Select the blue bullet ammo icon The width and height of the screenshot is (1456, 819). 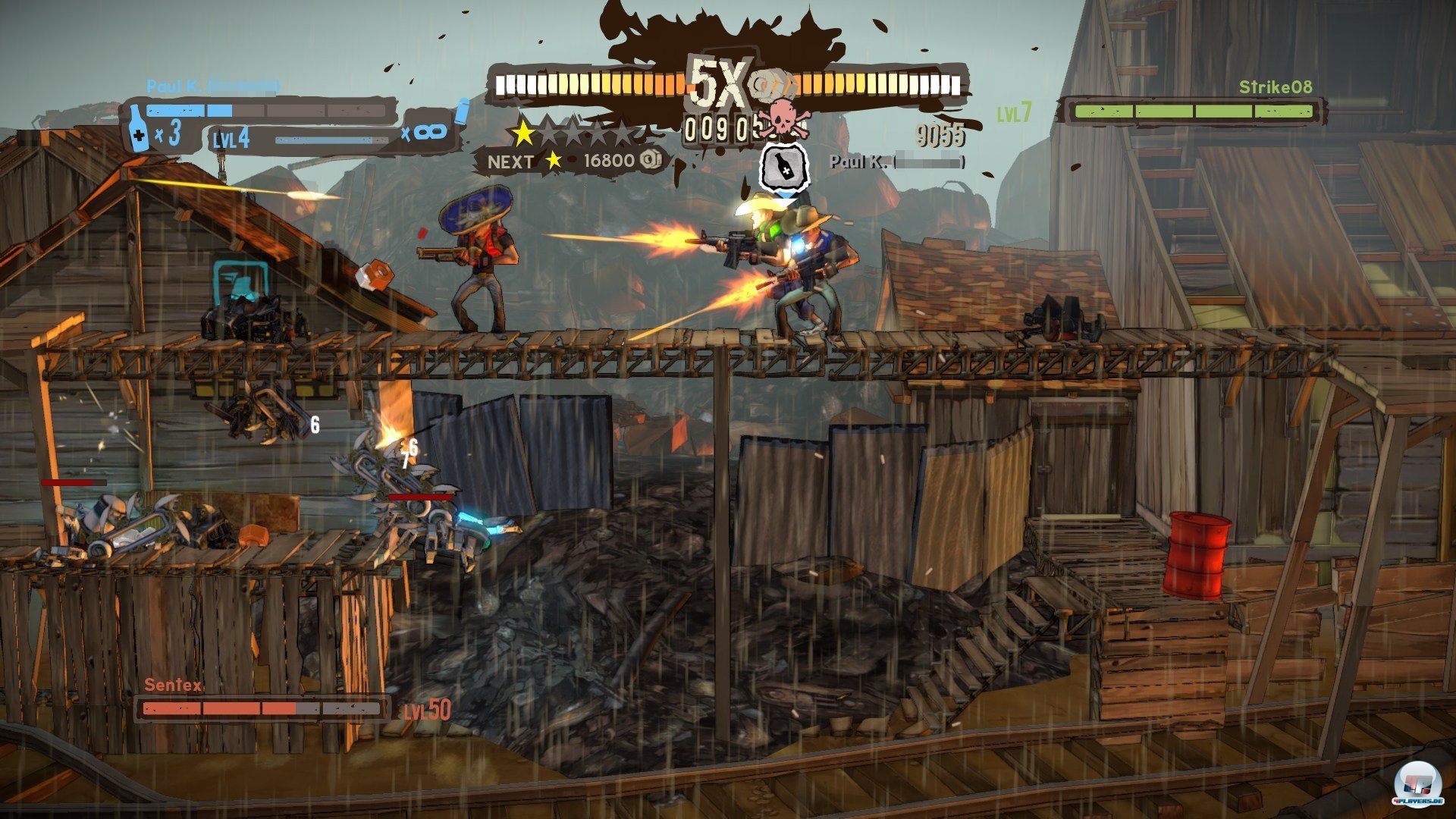462,112
